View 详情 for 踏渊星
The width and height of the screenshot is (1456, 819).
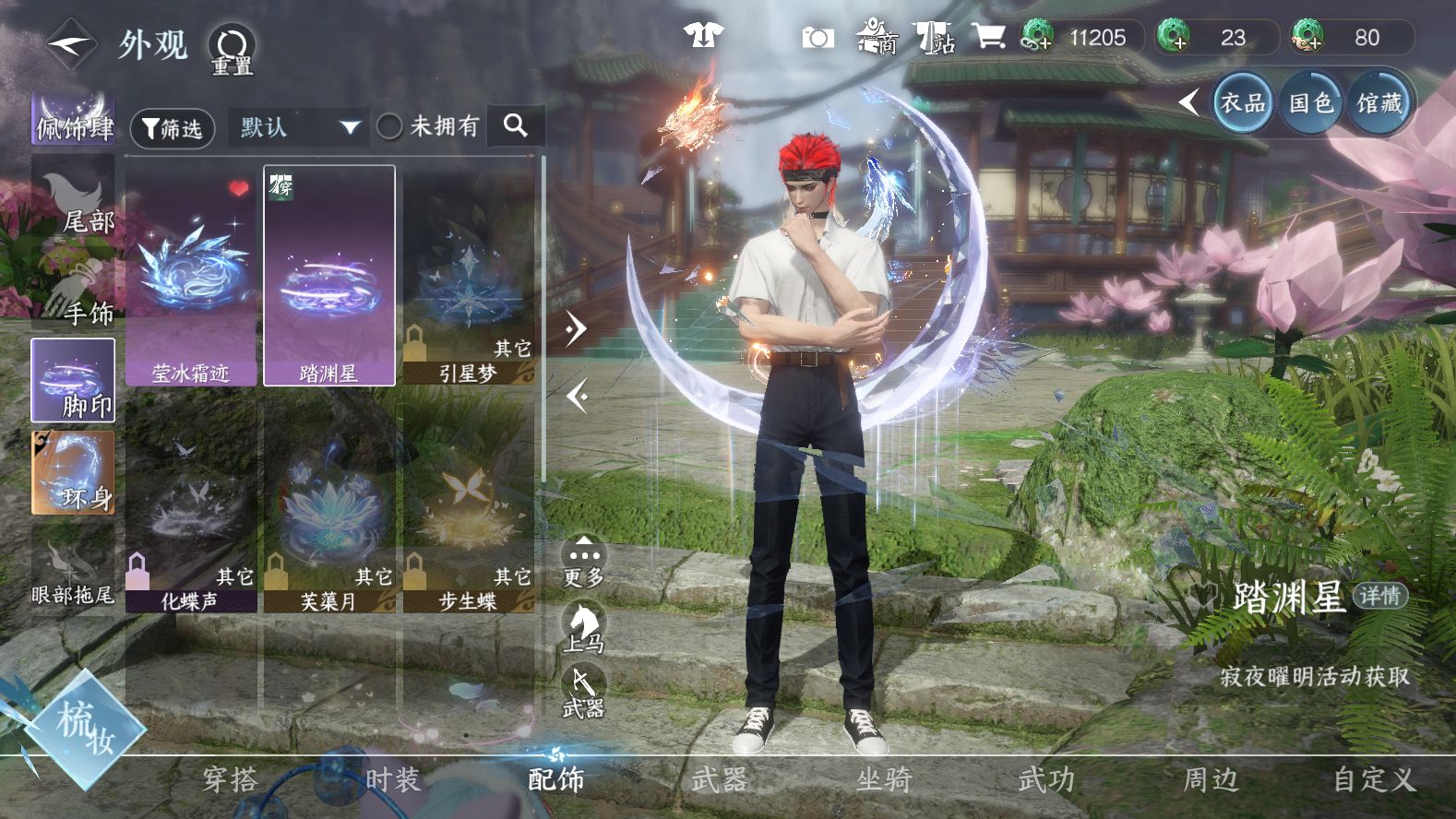click(x=1379, y=596)
